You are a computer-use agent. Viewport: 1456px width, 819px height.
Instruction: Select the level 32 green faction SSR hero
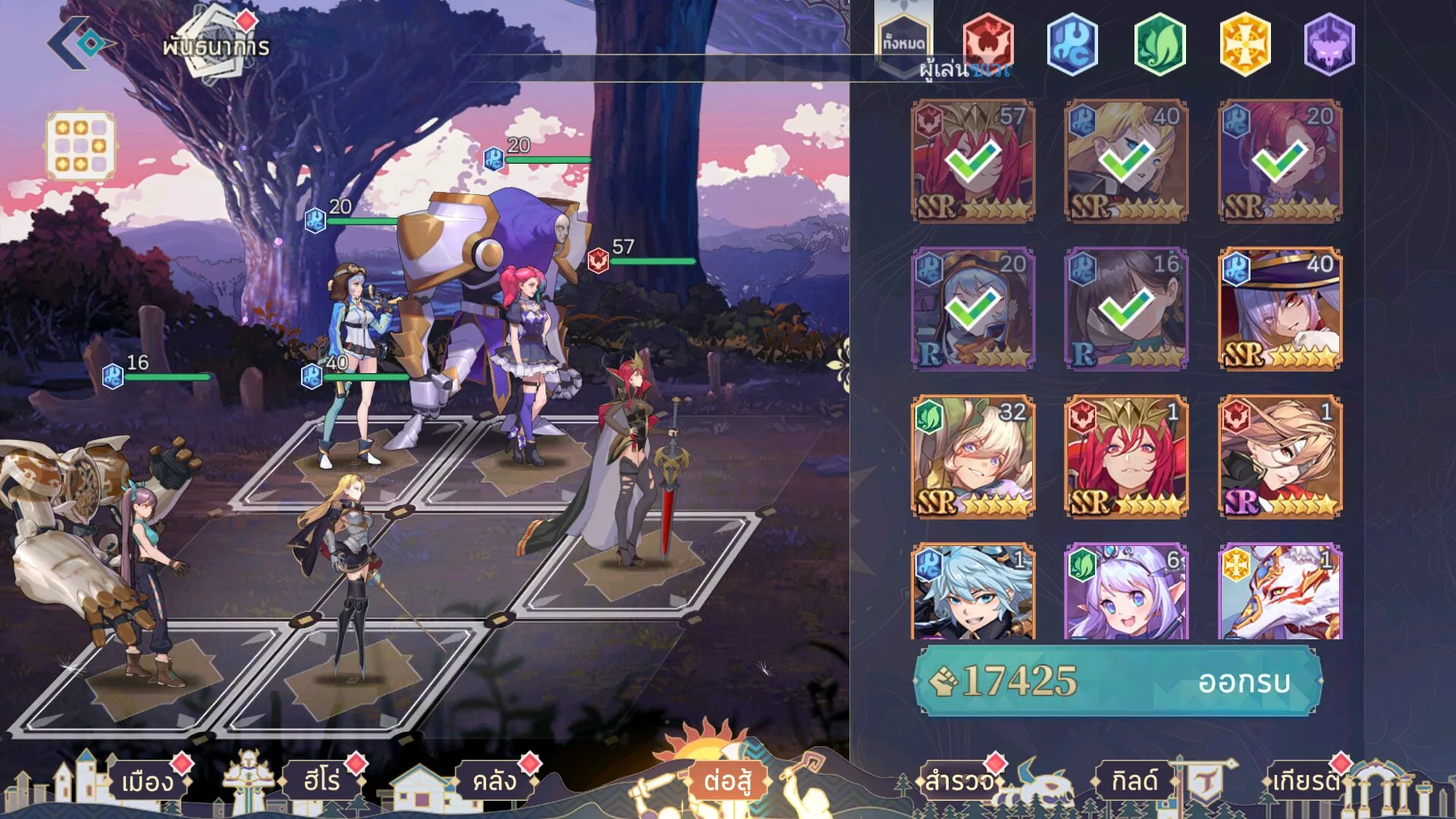tap(973, 457)
